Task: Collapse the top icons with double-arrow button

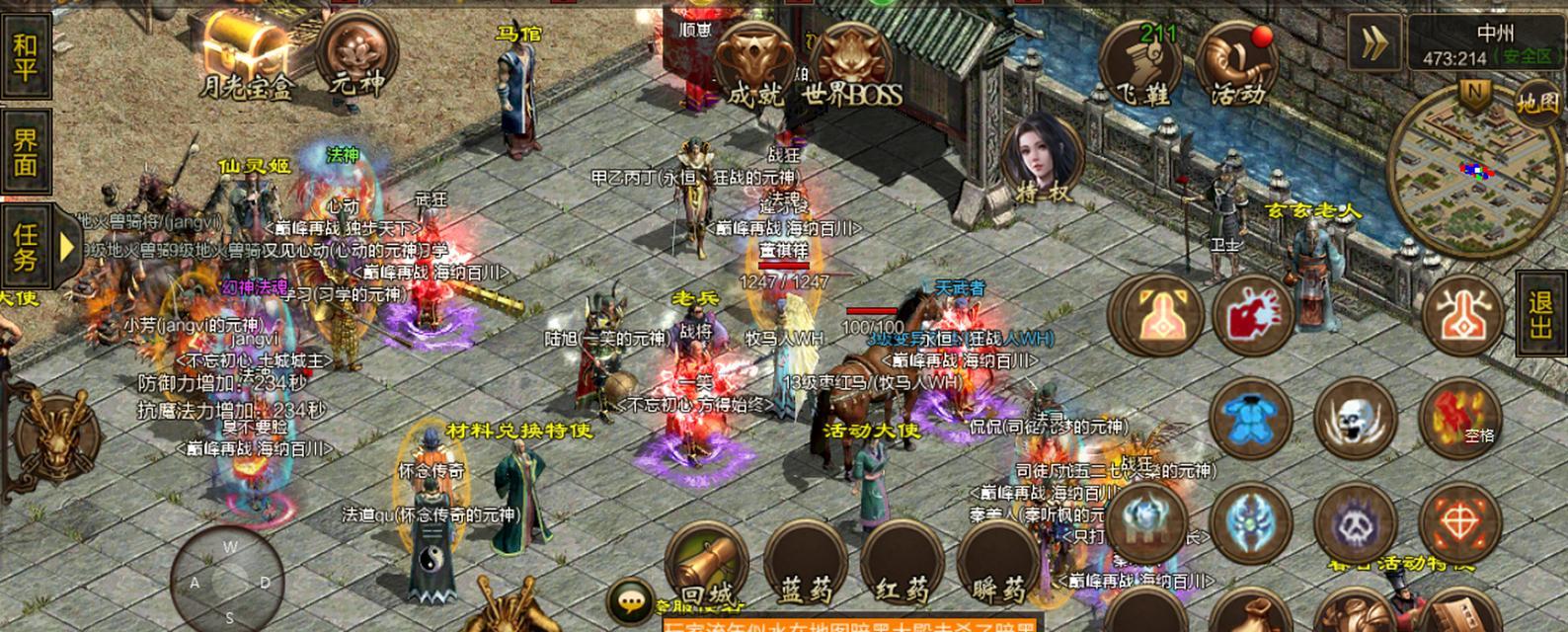Action: (x=1373, y=42)
